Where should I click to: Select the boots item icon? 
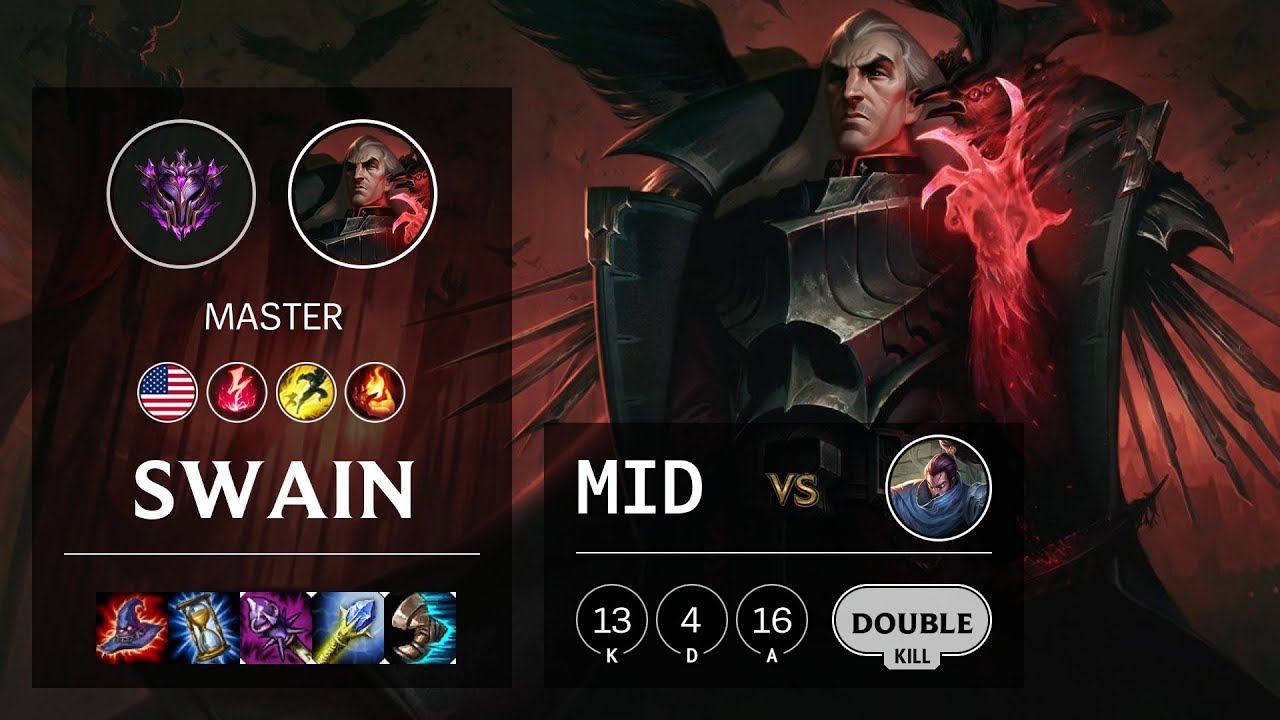pos(421,627)
